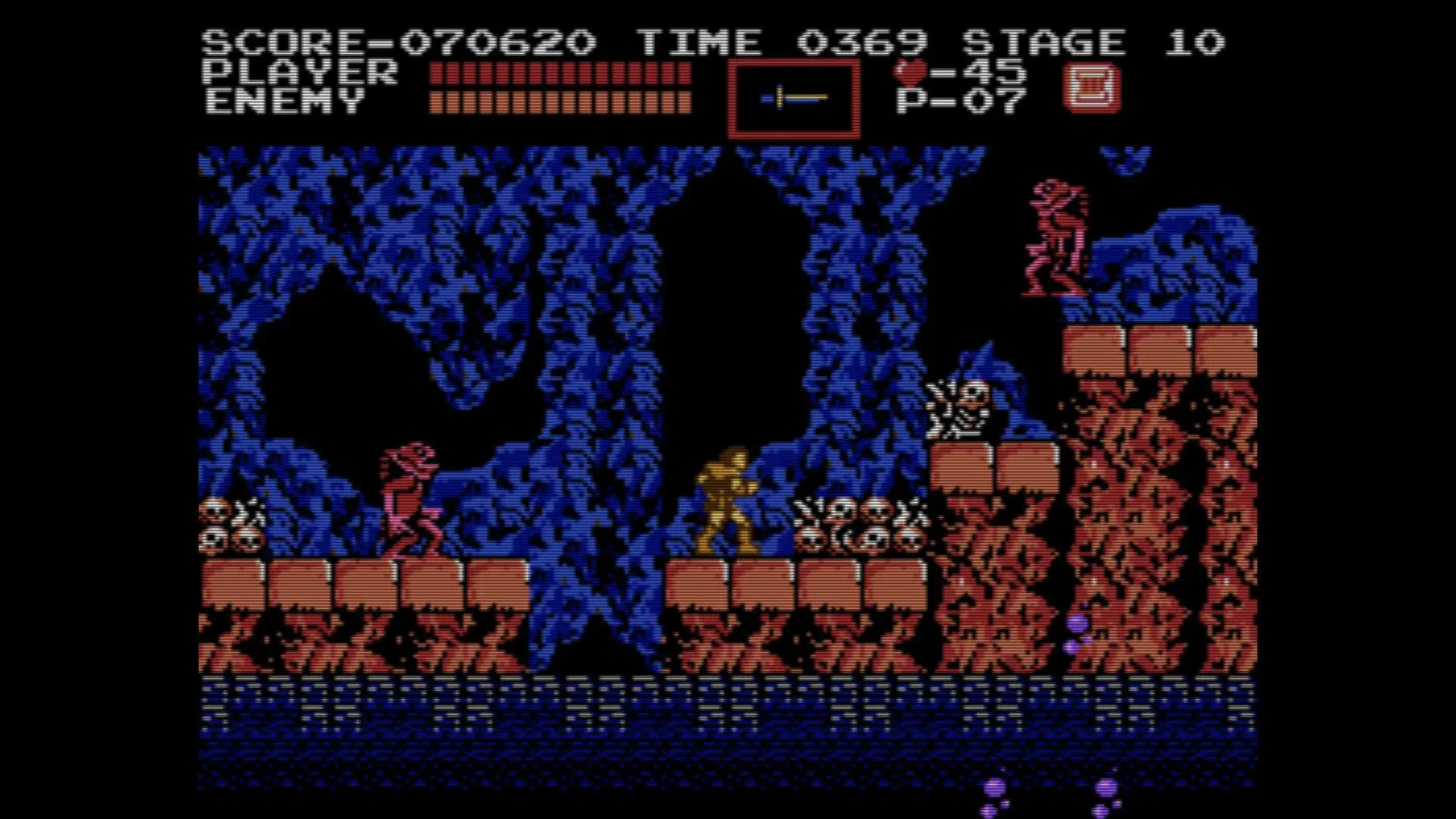Expand the TIME 0369 counter display
Viewport: 1456px width, 819px height.
pos(786,42)
